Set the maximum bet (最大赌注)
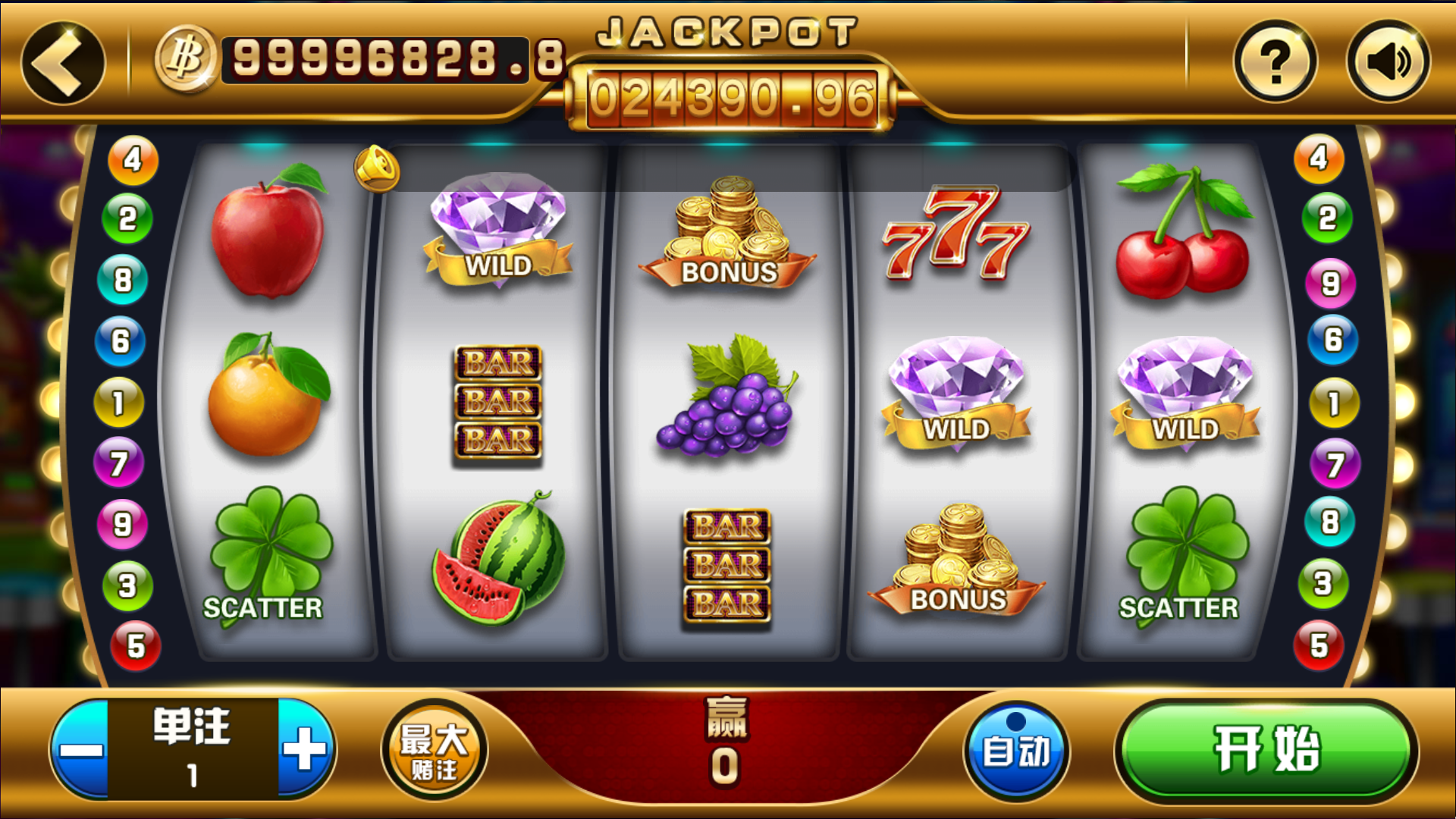The image size is (1456, 819). click(434, 749)
